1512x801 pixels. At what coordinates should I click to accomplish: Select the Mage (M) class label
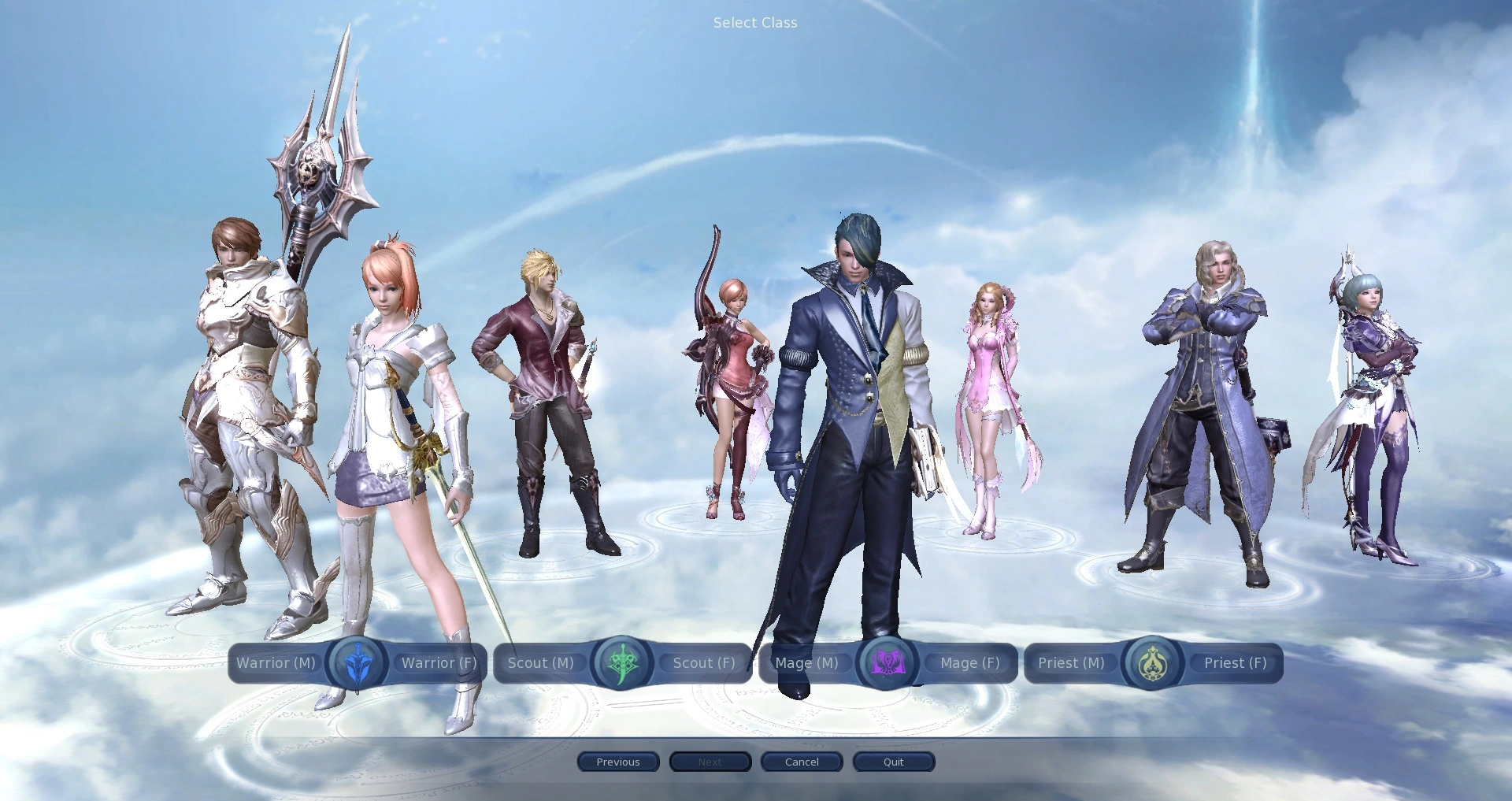[x=806, y=663]
